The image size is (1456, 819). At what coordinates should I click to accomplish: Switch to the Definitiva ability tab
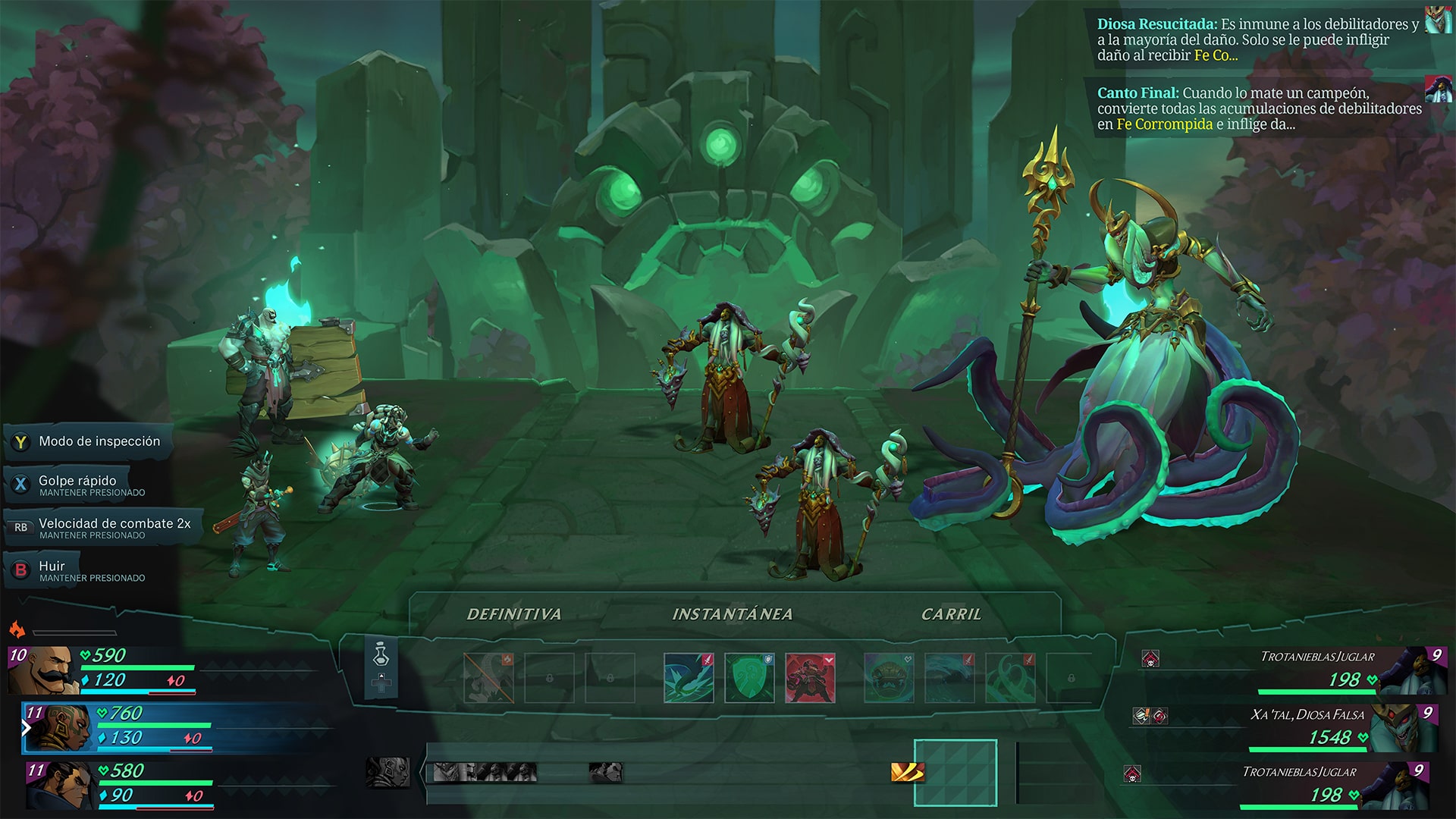pyautogui.click(x=515, y=613)
